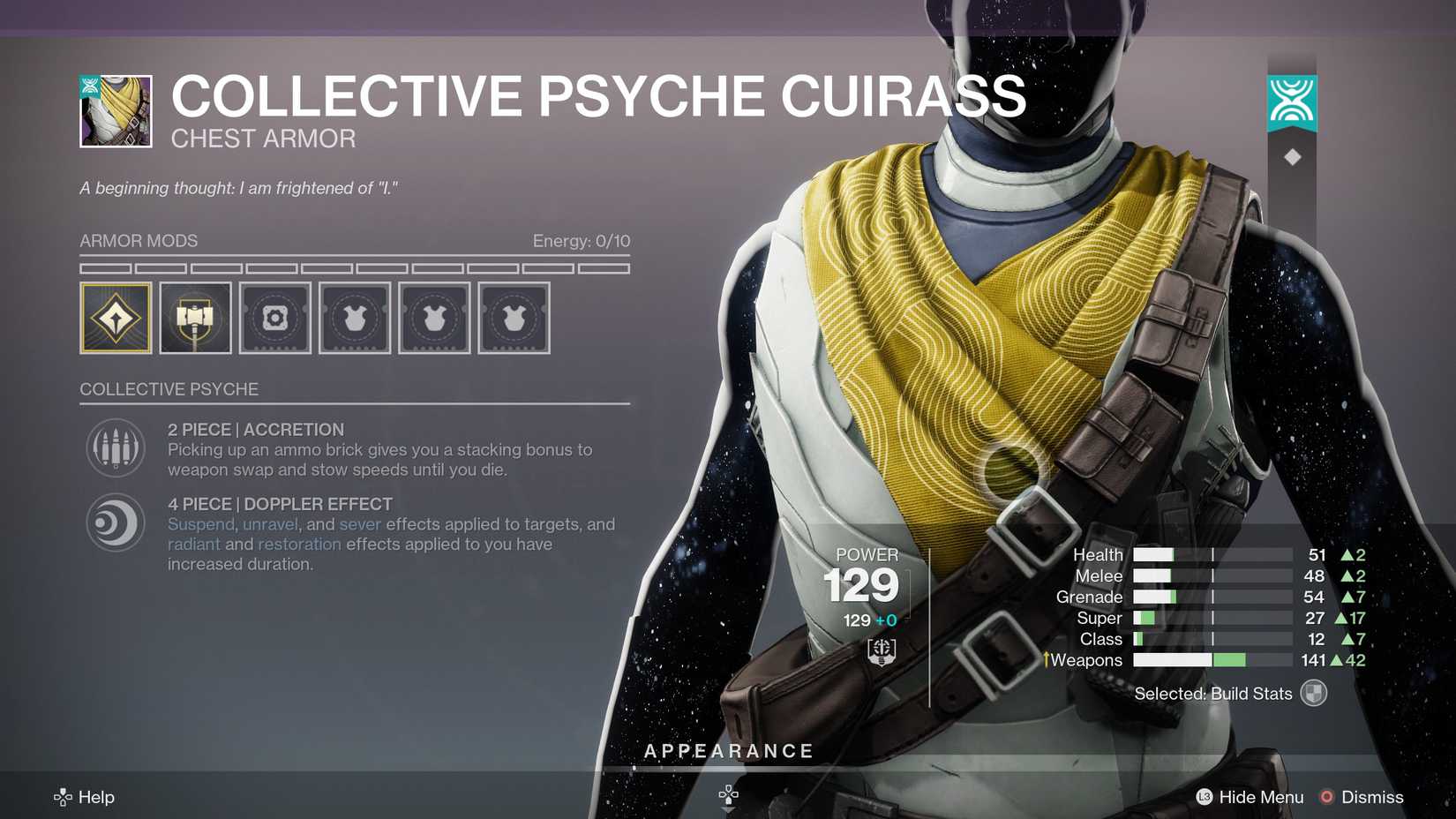This screenshot has height=819, width=1456.
Task: Click the Doppler Effect 4-piece bonus icon
Action: click(x=115, y=522)
